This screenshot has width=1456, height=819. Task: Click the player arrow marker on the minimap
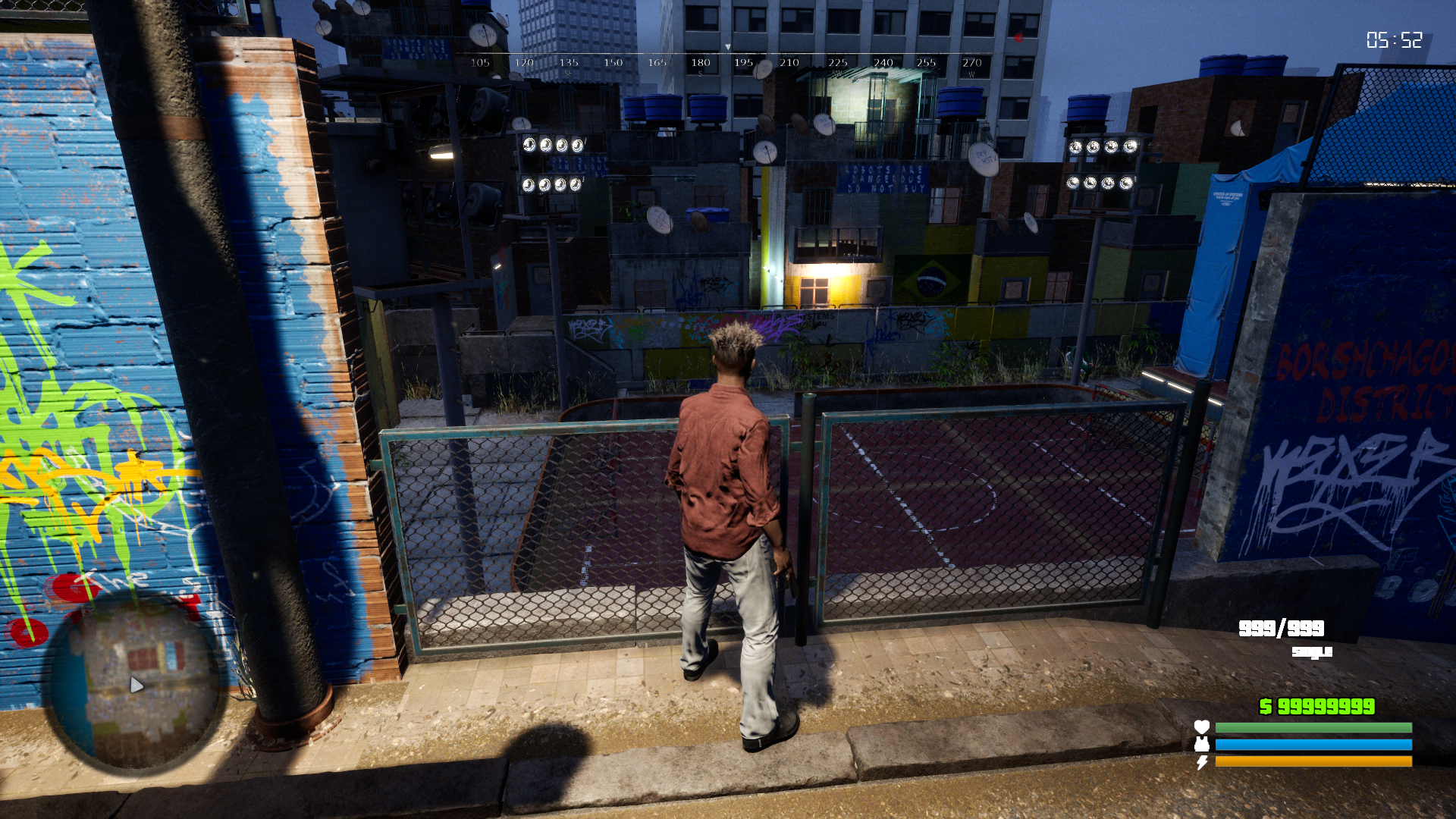[x=136, y=686]
